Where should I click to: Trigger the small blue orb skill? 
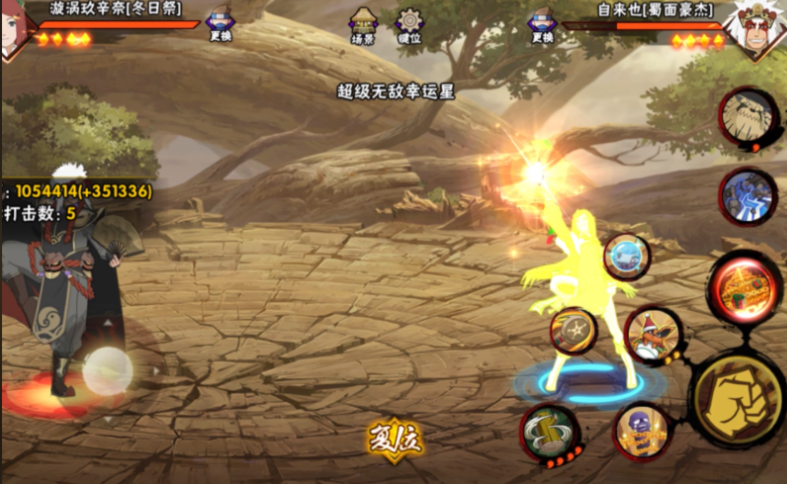pos(627,257)
